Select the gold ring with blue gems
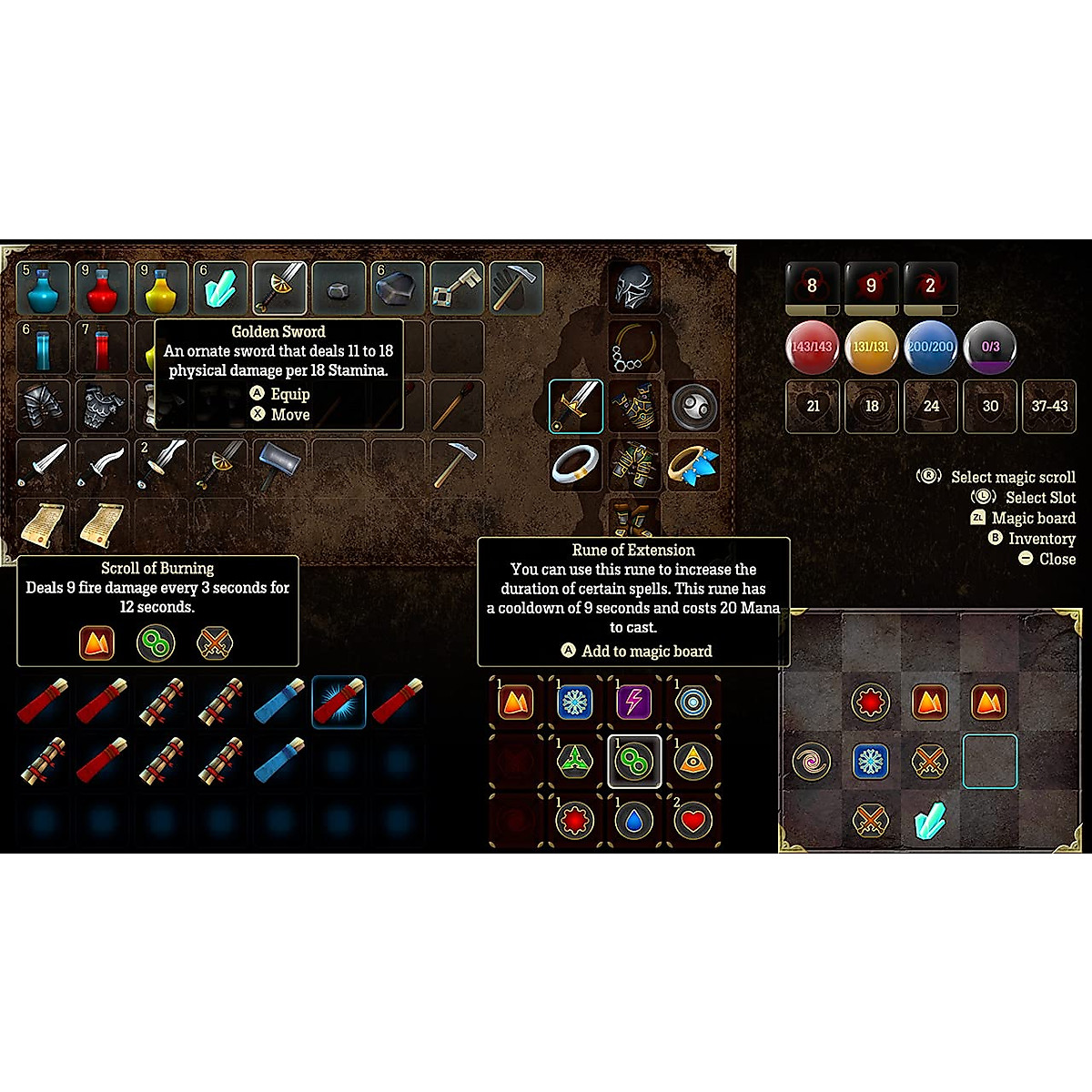Screen dimensions: 1092x1092 click(x=693, y=465)
